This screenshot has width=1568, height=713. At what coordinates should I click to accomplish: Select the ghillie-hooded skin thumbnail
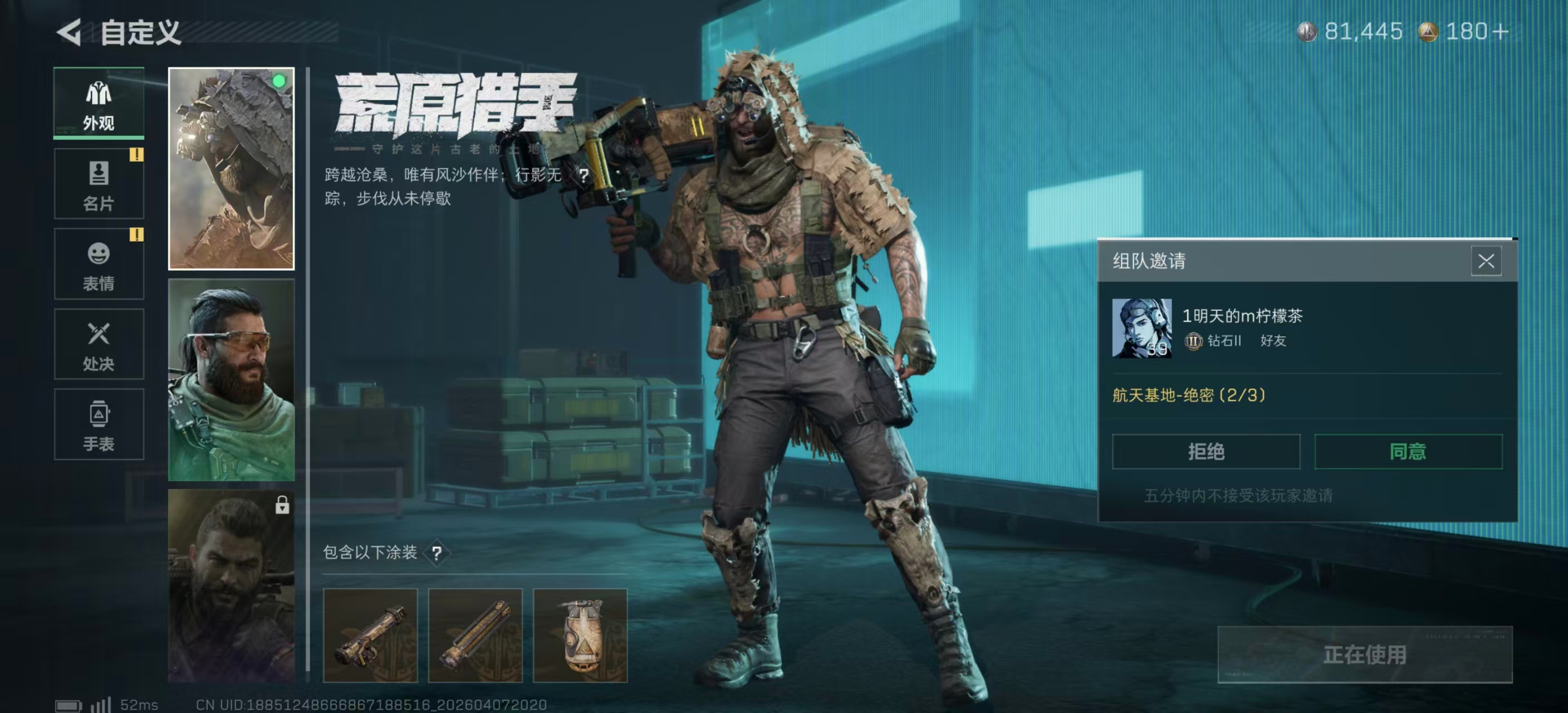pyautogui.click(x=231, y=169)
